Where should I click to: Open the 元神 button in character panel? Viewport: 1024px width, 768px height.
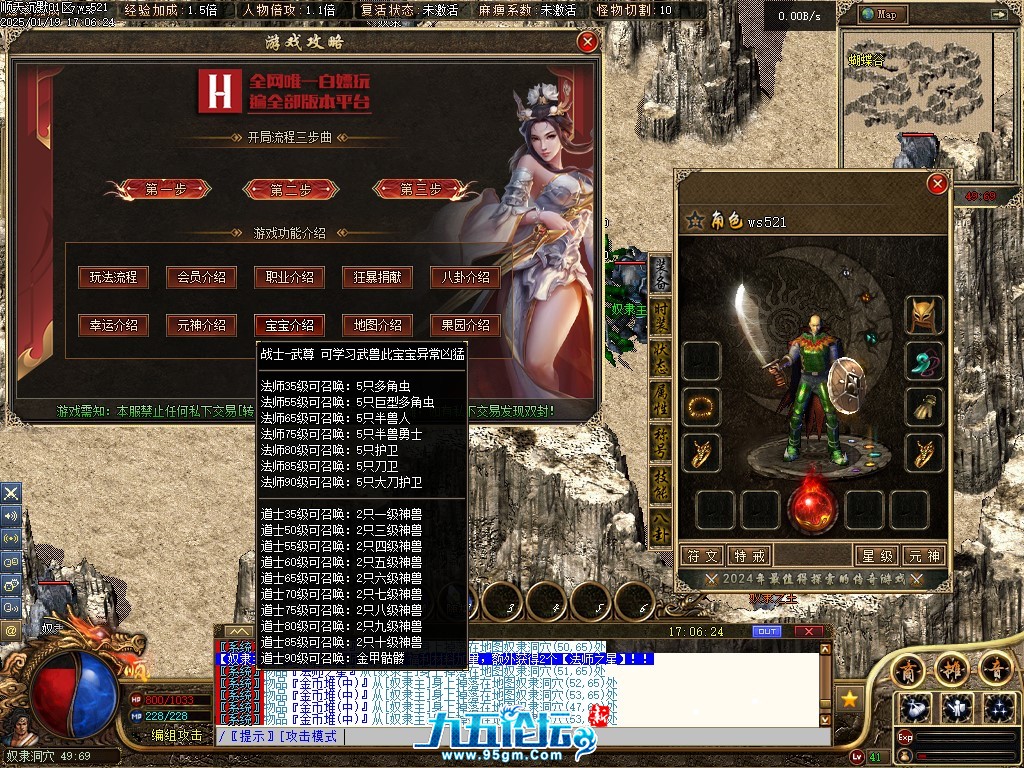point(924,556)
